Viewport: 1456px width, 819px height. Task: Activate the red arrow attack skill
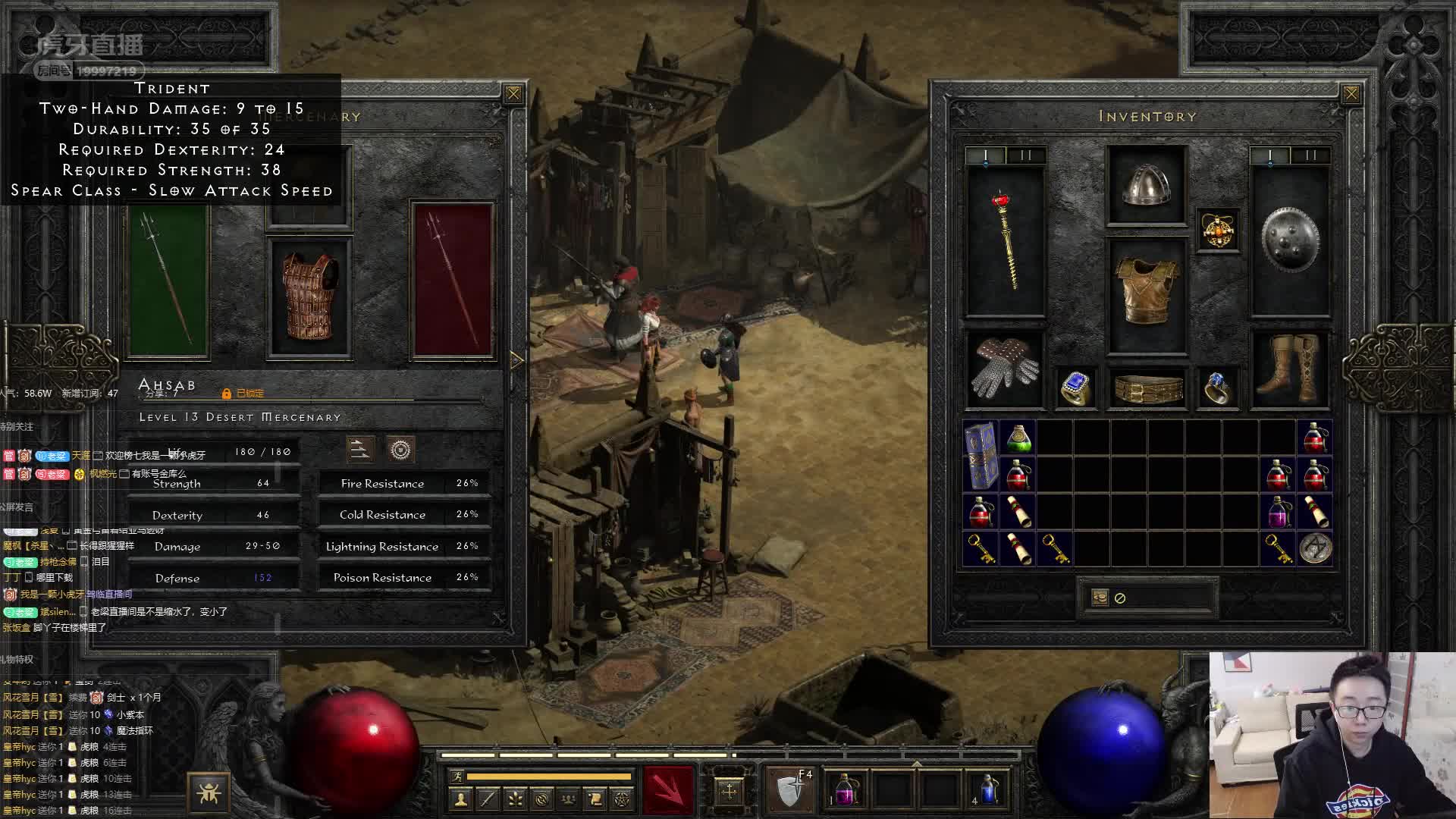pyautogui.click(x=667, y=789)
